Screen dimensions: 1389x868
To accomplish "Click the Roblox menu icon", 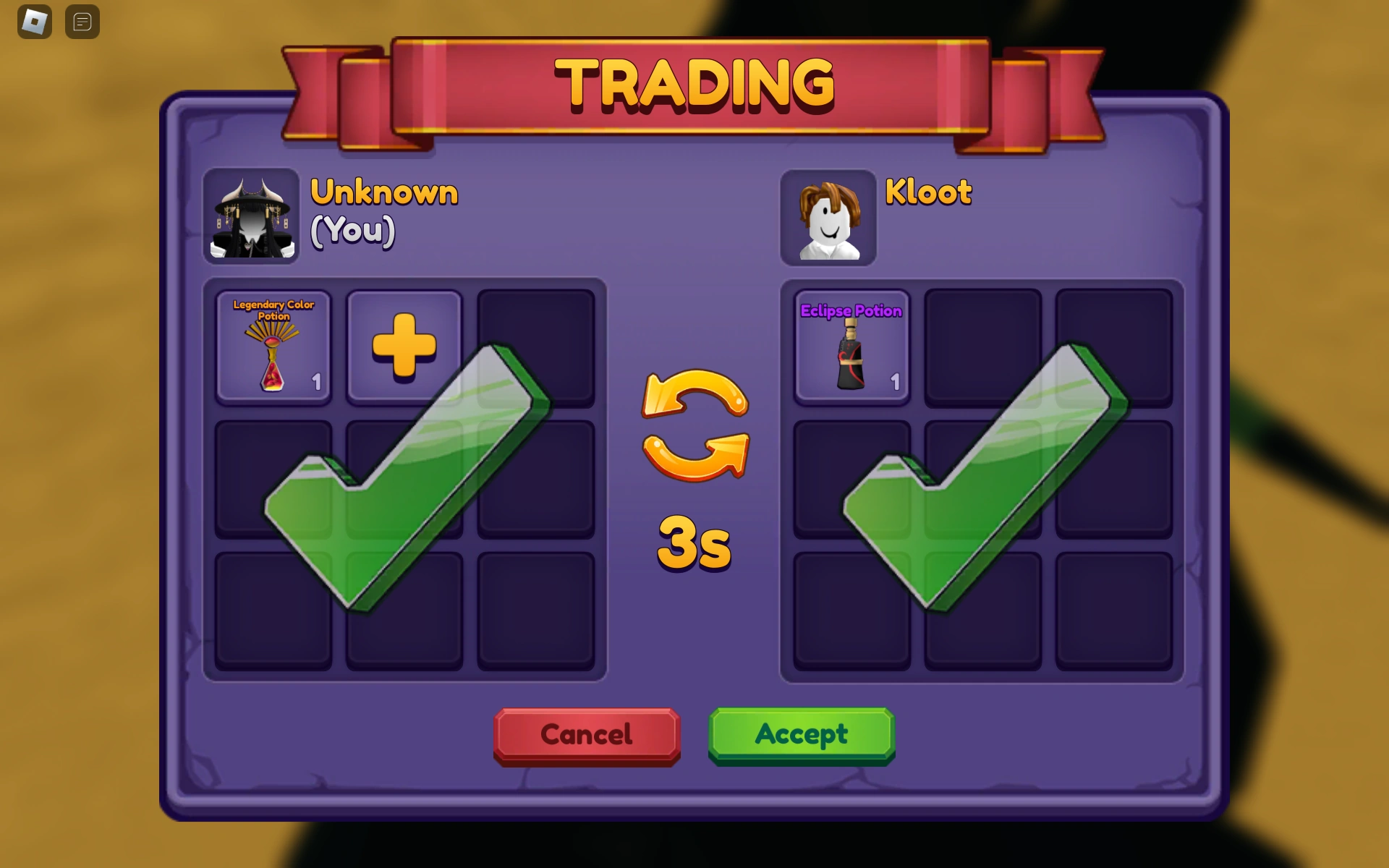I will point(33,21).
